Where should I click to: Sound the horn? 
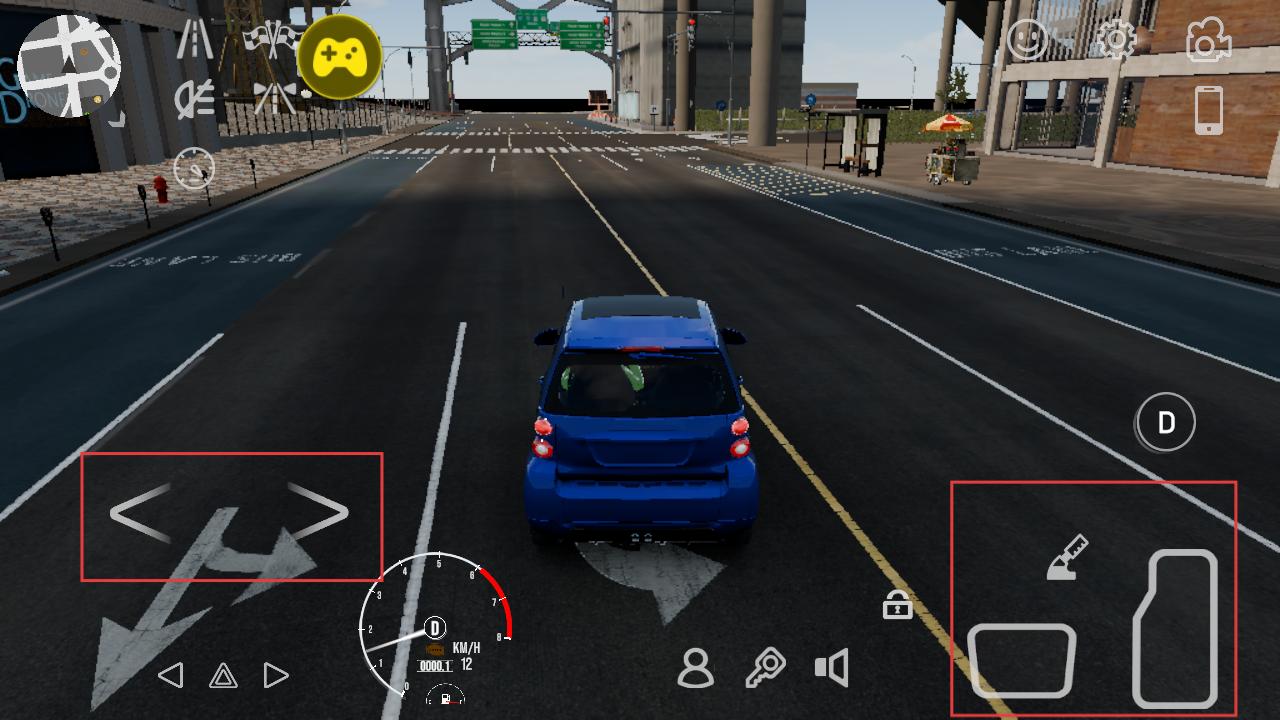[832, 668]
